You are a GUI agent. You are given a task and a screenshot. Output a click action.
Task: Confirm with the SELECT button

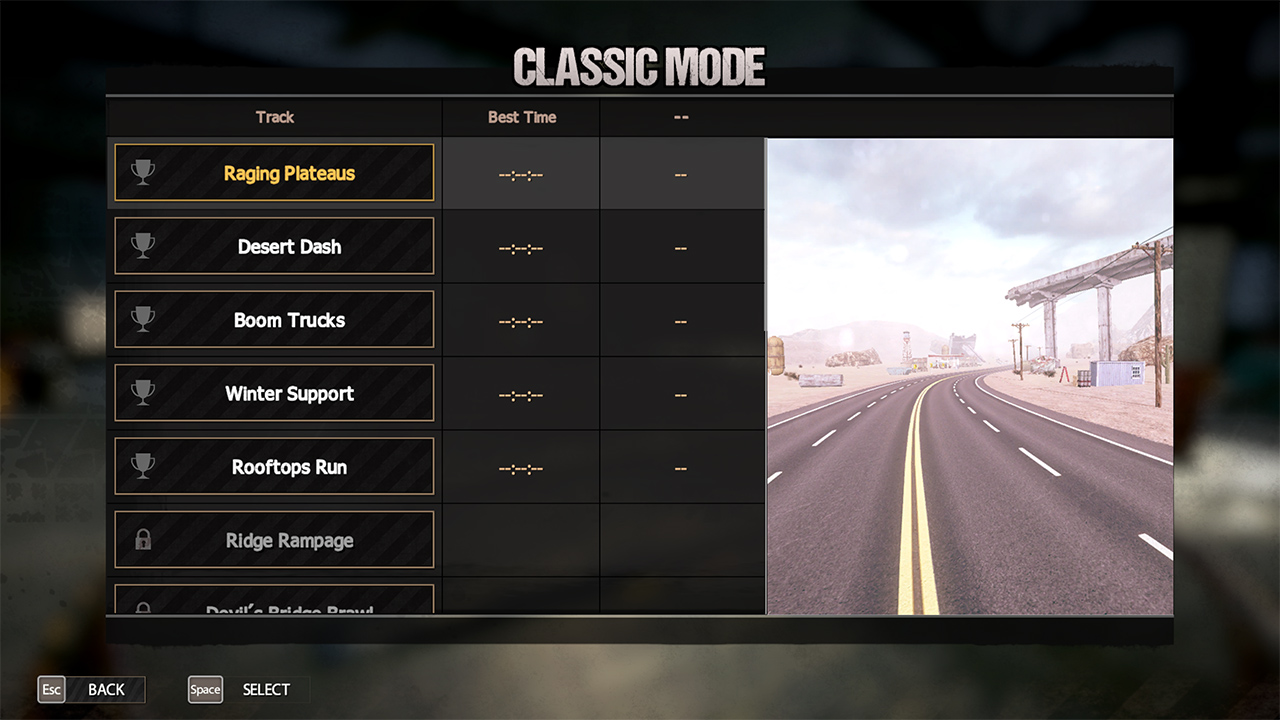[249, 690]
